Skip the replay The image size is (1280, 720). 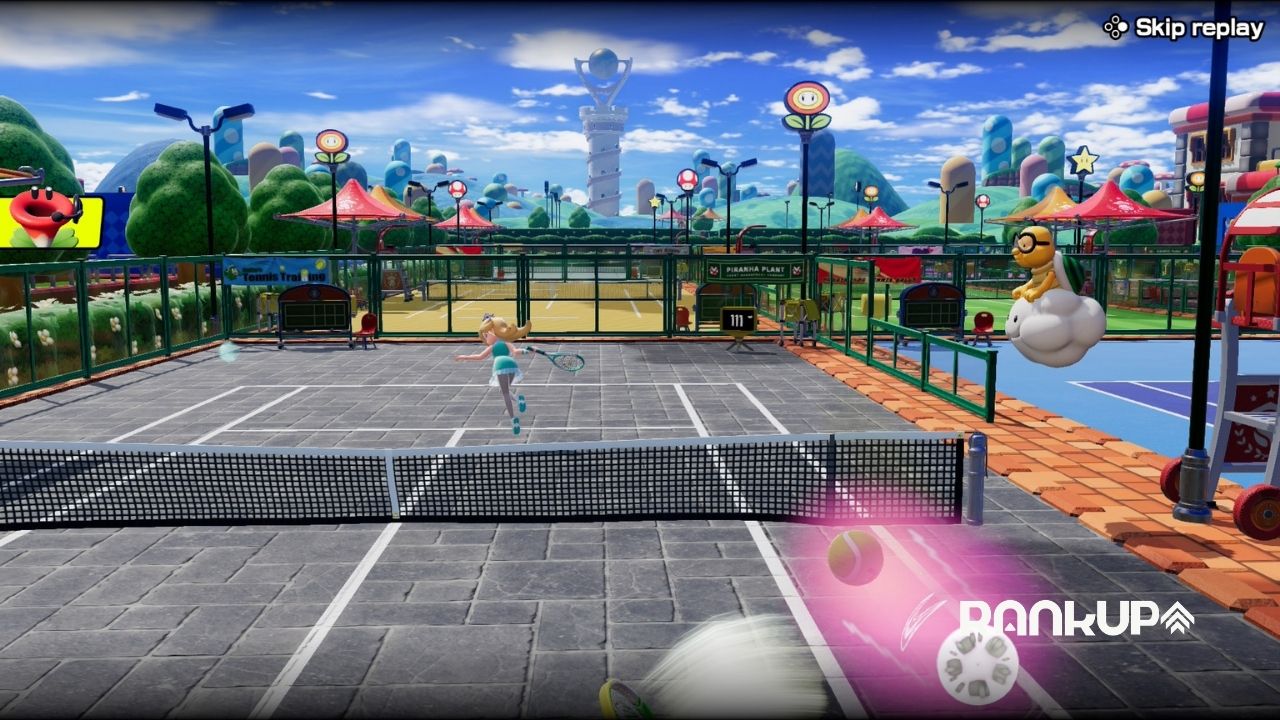tap(1186, 28)
